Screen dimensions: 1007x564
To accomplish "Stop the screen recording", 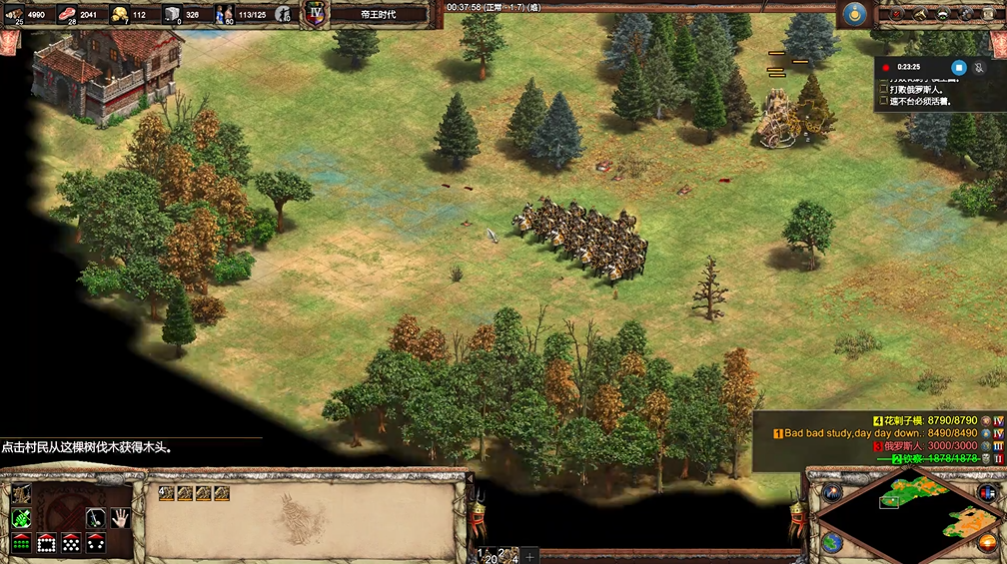I will pos(958,67).
